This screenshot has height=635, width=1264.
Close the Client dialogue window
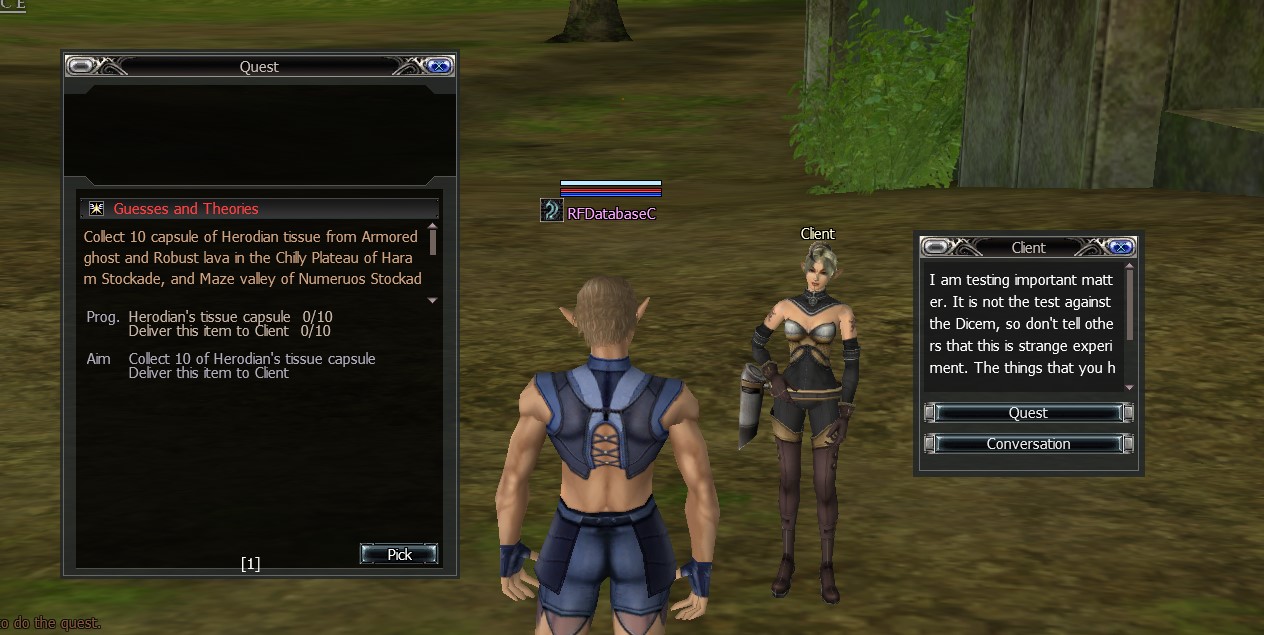pos(1120,247)
